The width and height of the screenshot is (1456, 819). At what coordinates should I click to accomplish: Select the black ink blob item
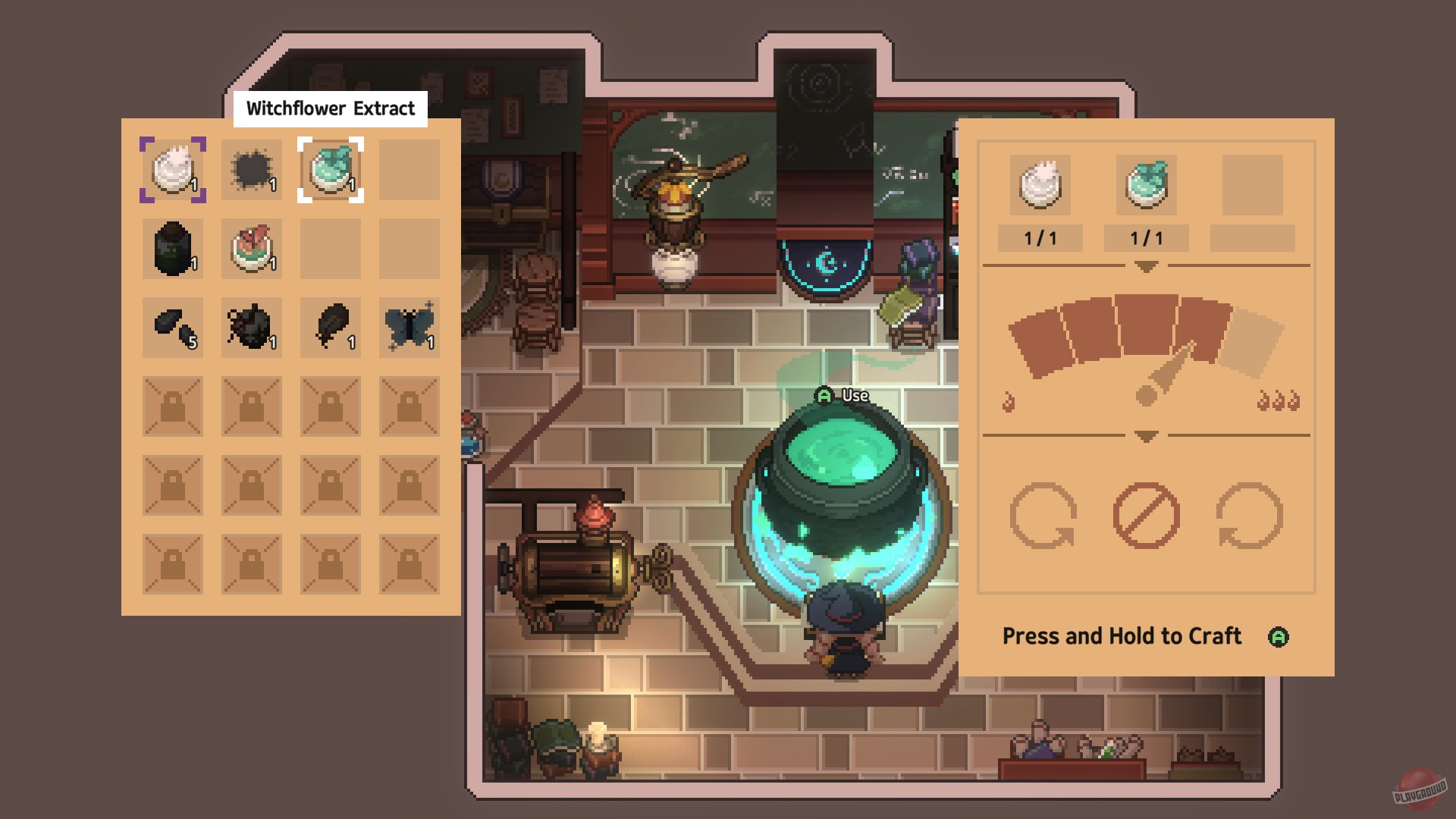pos(251,171)
